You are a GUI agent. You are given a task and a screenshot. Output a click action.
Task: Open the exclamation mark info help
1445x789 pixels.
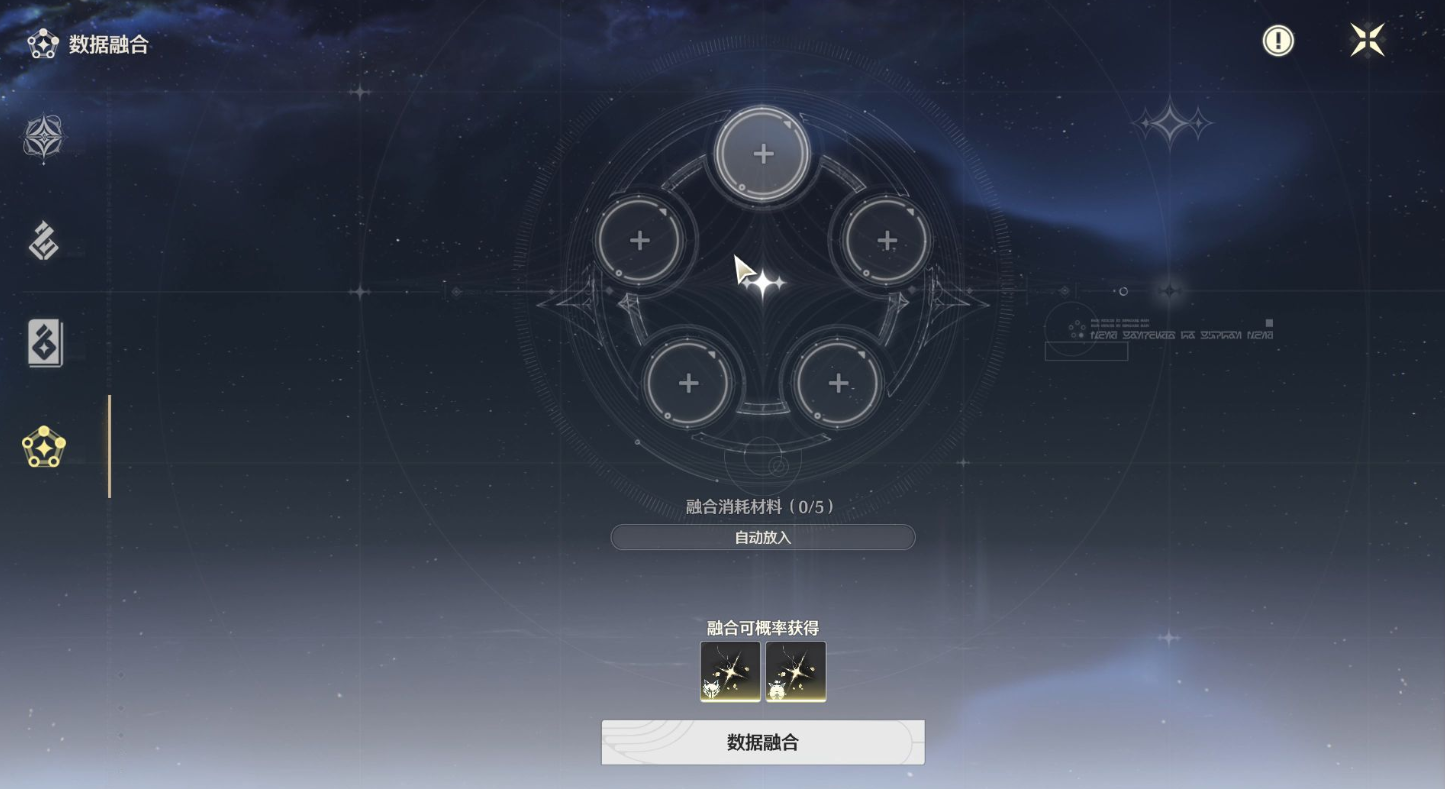click(1277, 41)
